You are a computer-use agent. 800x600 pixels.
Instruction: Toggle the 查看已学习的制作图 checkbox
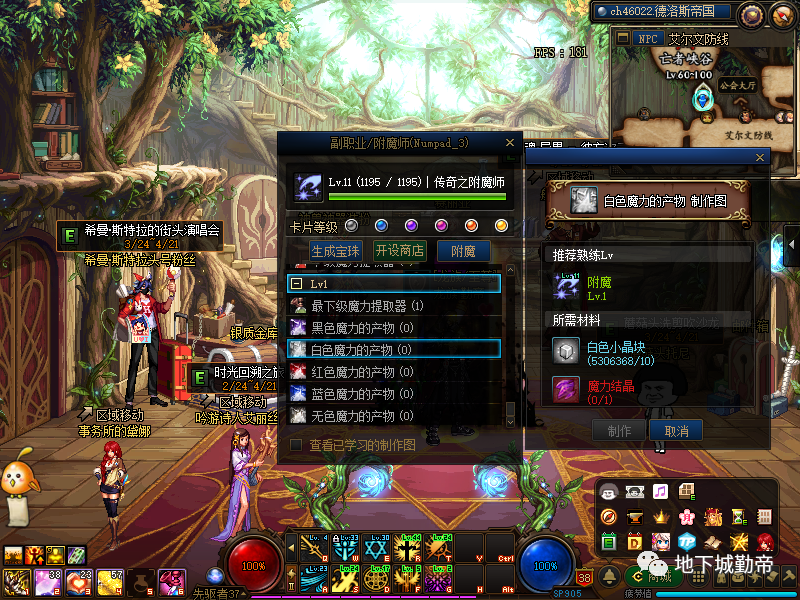296,444
